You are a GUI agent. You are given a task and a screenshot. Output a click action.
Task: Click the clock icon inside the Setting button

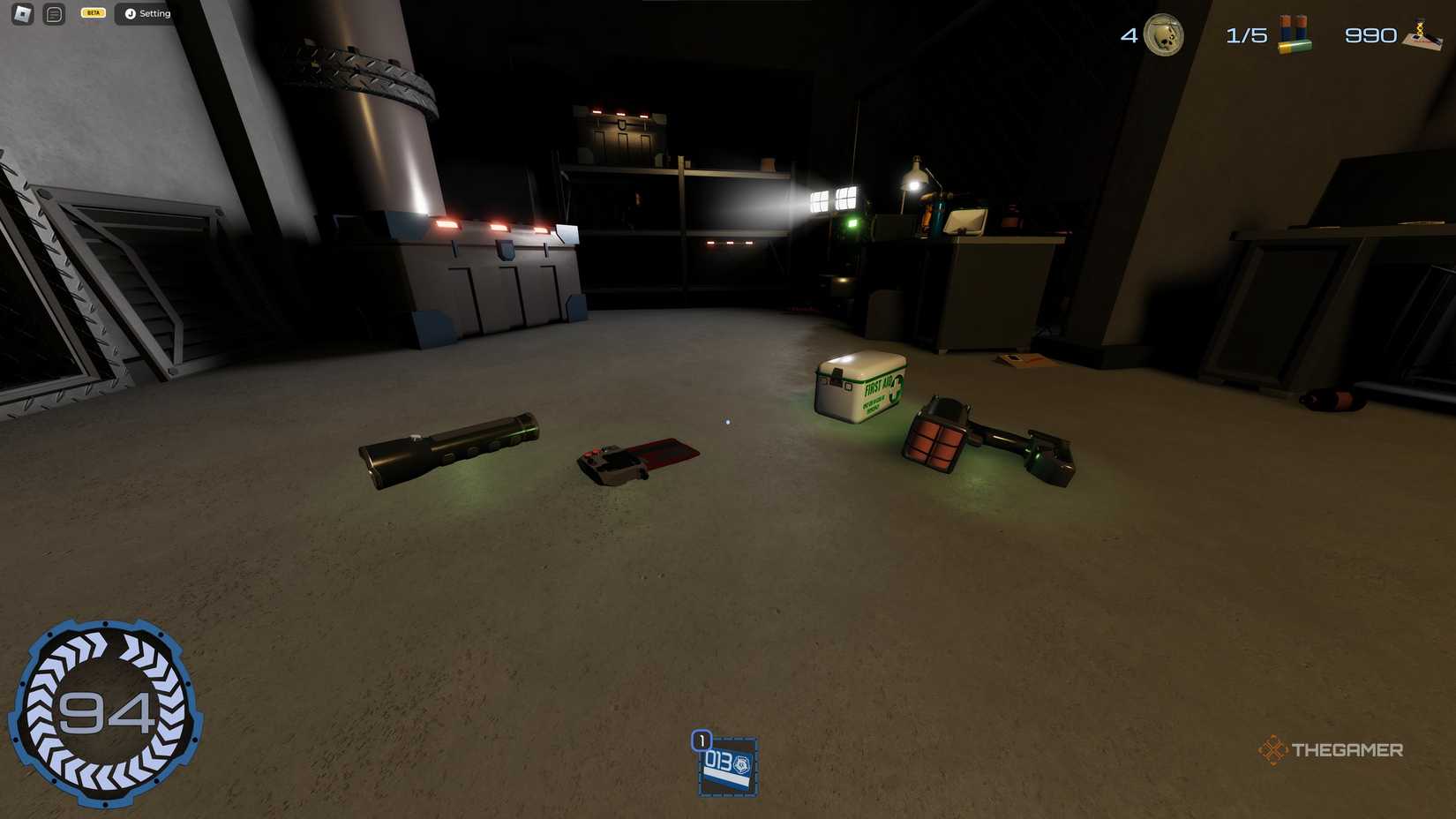point(131,13)
